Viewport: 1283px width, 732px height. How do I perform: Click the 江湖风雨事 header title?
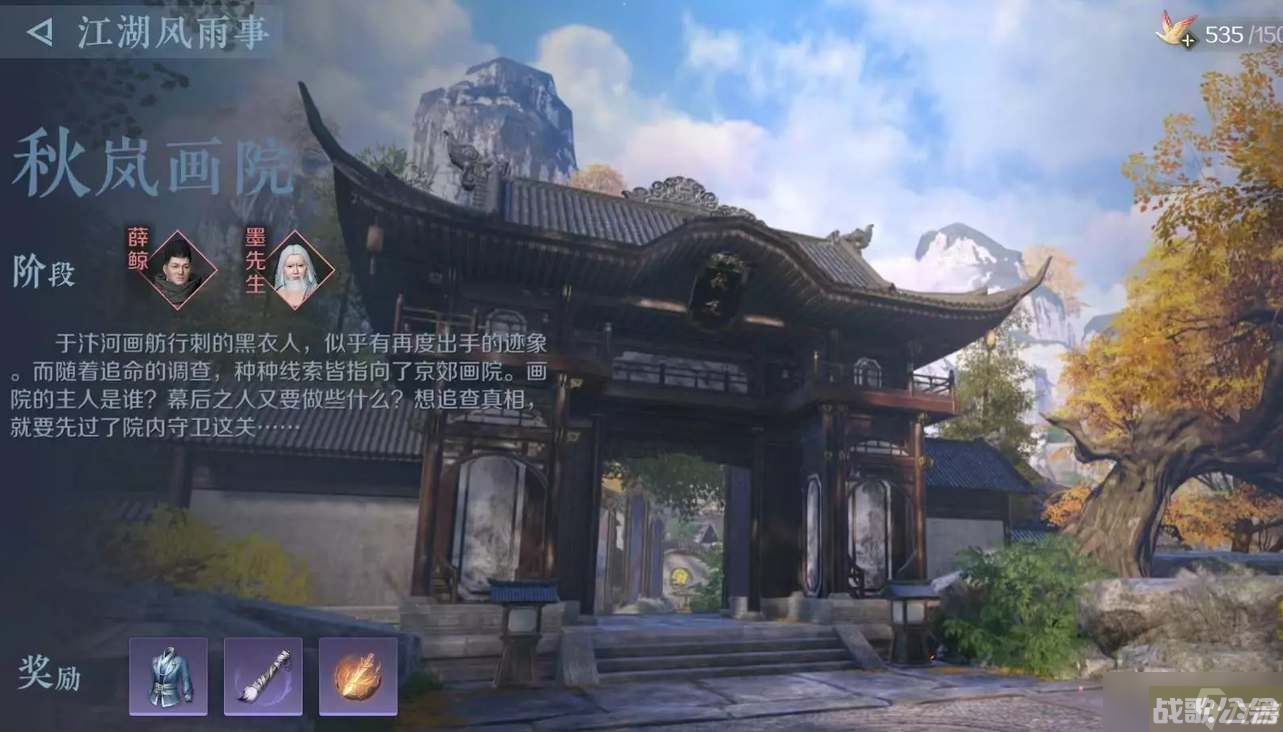coord(172,31)
